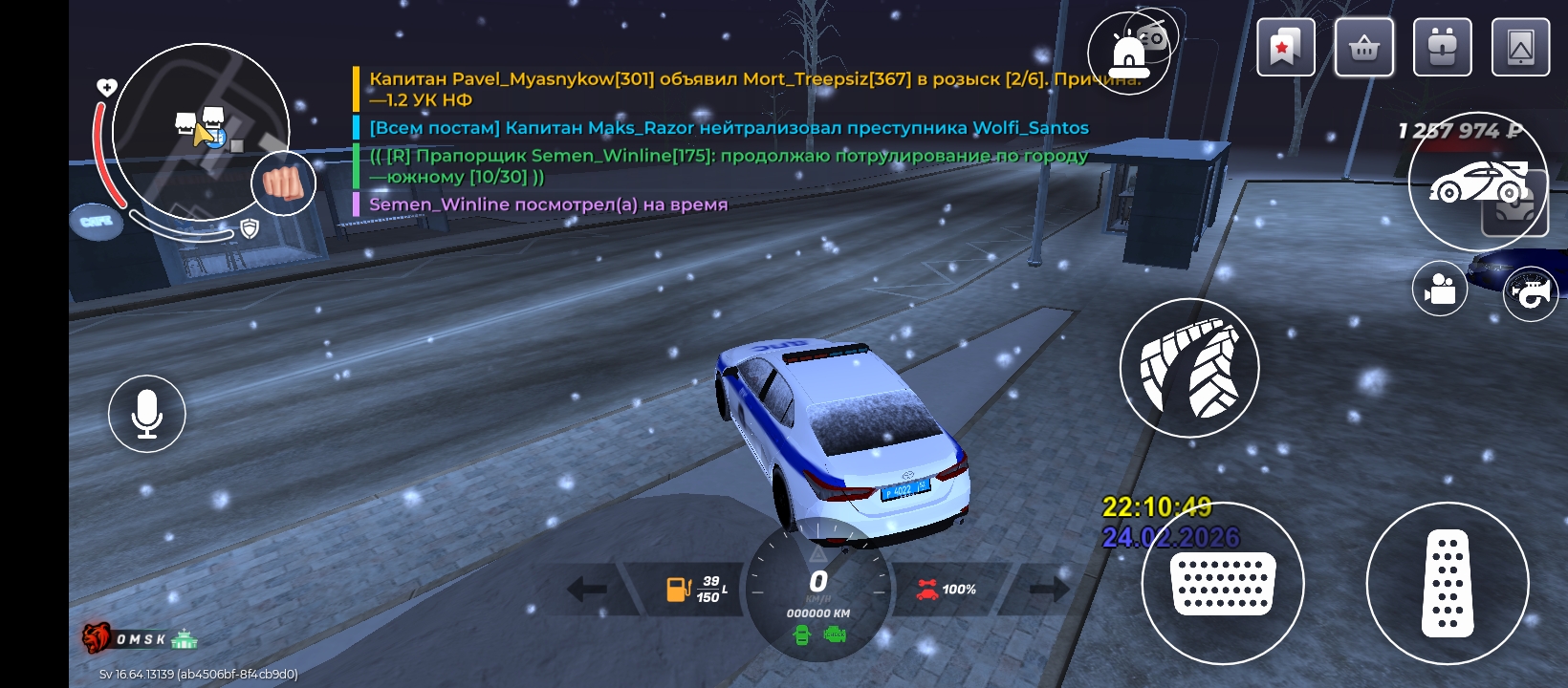Tap the gas pedal
This screenshot has width=1568, height=688.
[1448, 583]
